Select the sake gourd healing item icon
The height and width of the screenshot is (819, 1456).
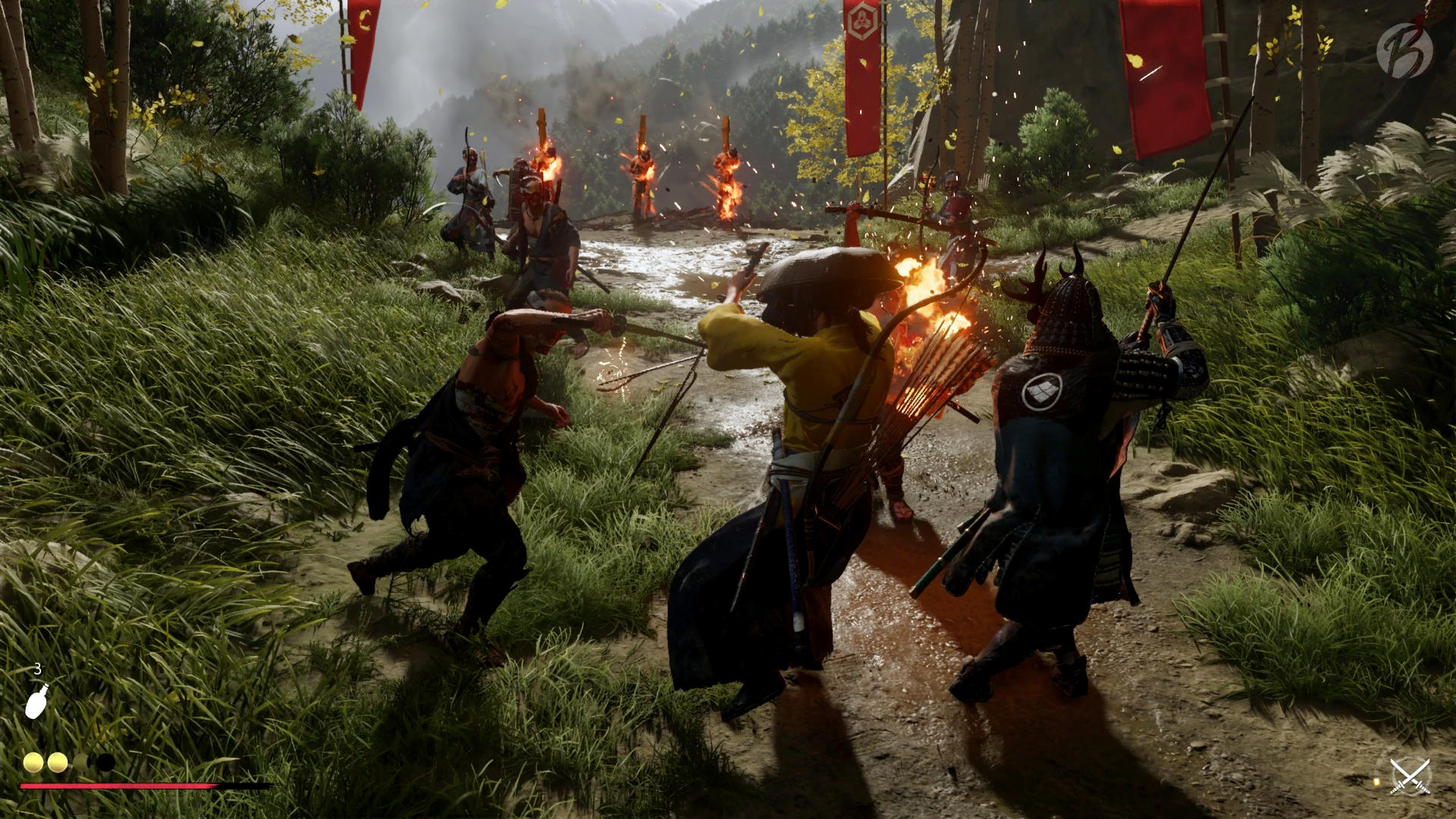36,701
